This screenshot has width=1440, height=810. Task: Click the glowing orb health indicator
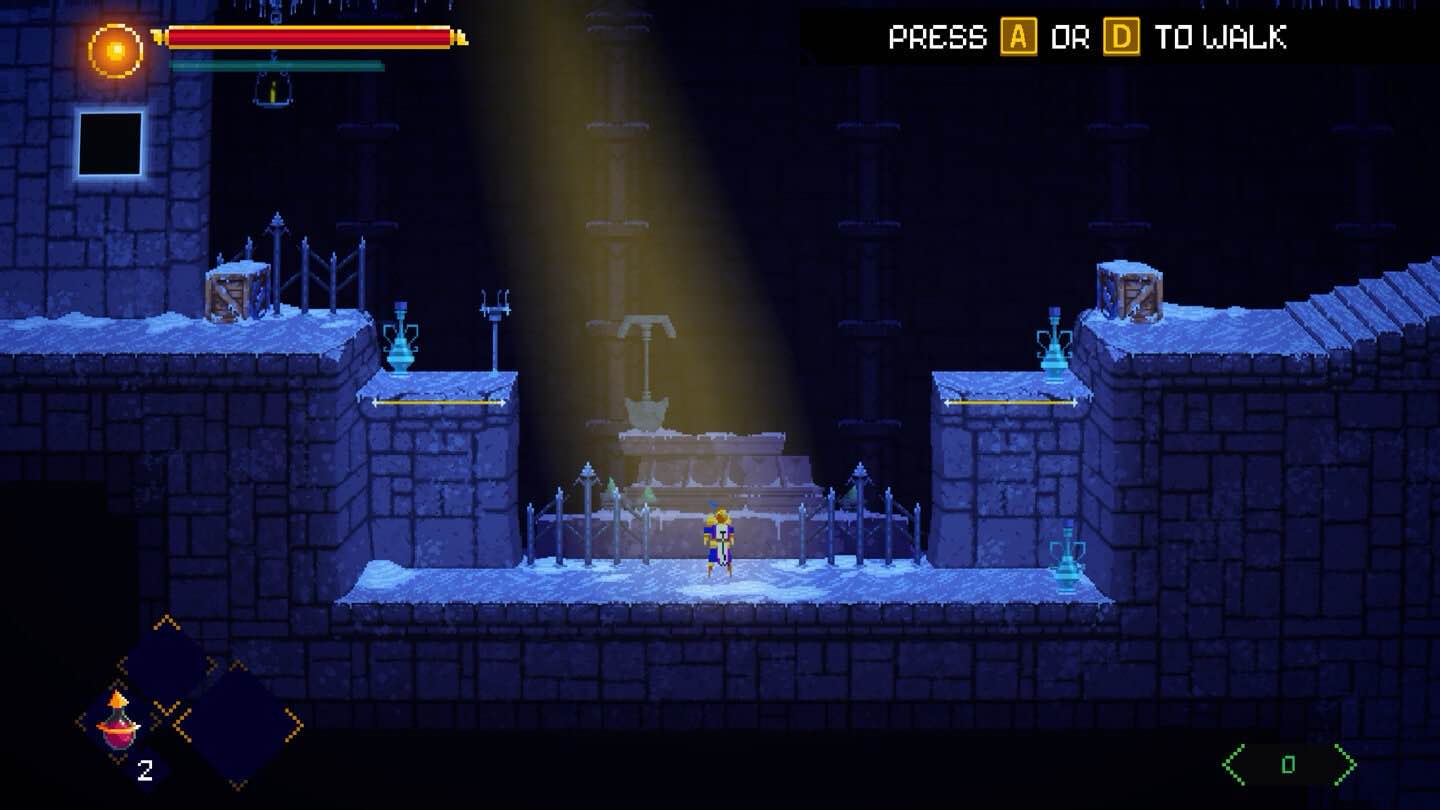(115, 48)
